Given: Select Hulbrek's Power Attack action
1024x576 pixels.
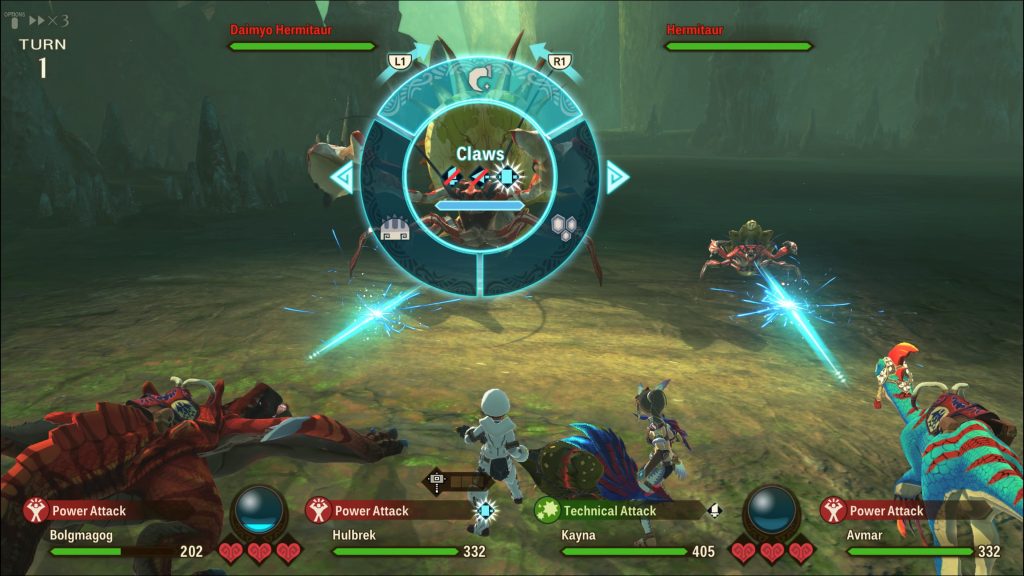Looking at the screenshot, I should [x=371, y=511].
